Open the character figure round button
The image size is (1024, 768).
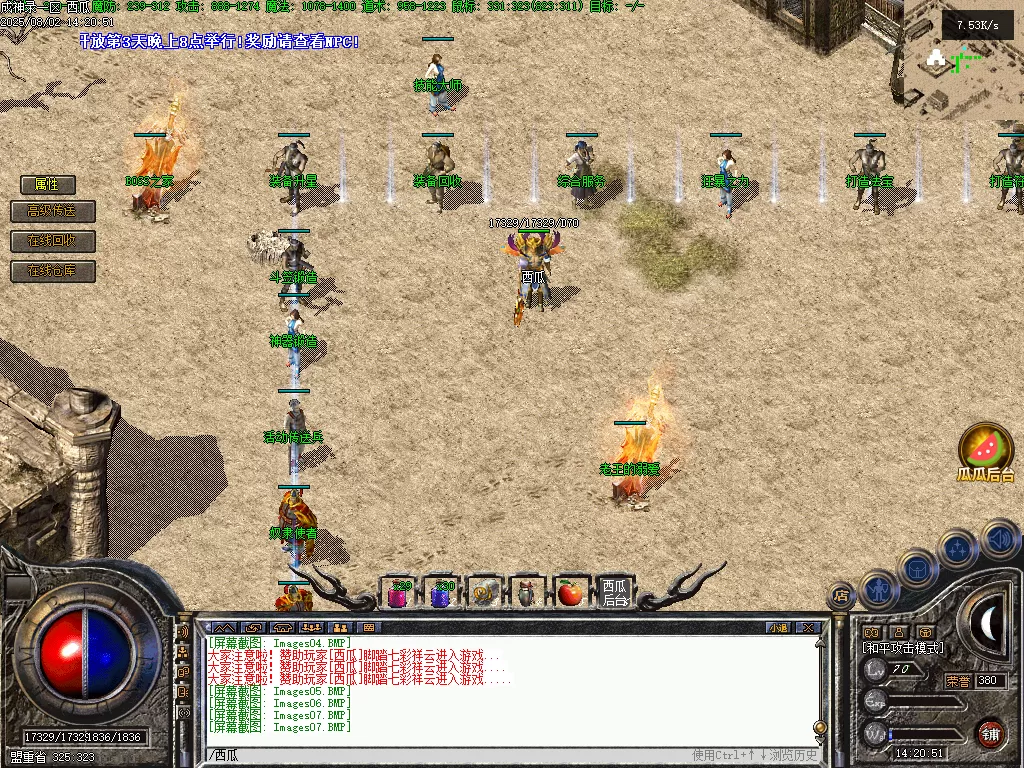(879, 589)
